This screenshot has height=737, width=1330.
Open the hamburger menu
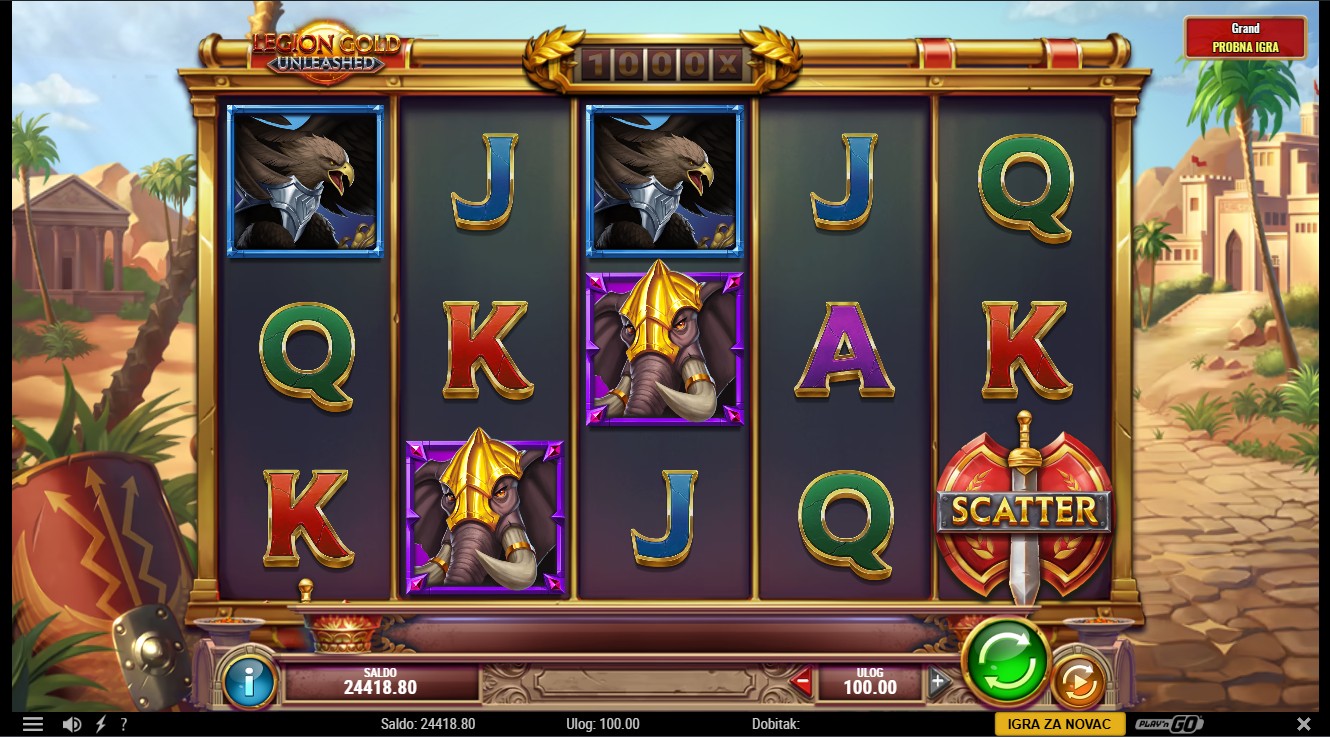(x=32, y=724)
